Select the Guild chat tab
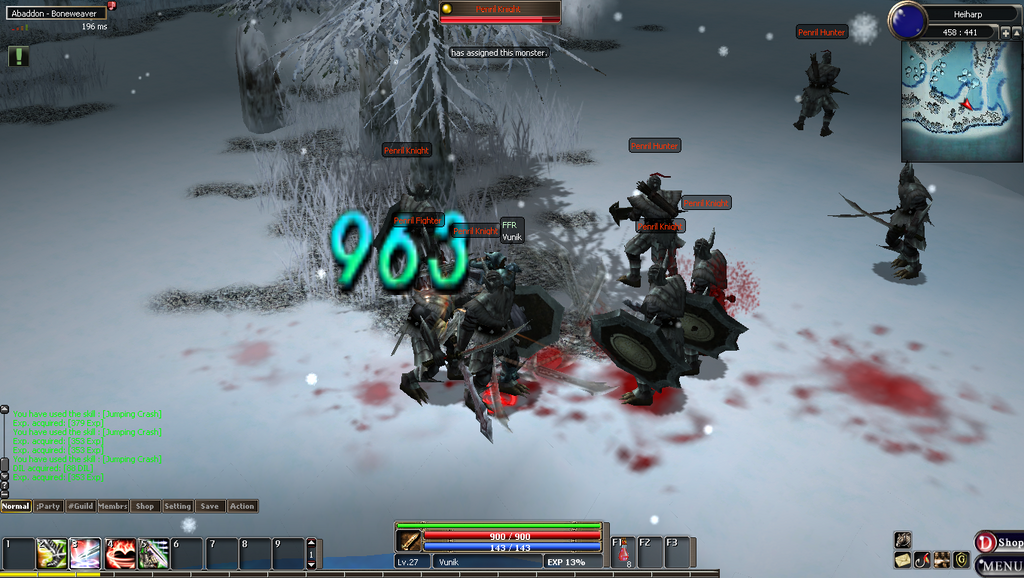 [80, 506]
